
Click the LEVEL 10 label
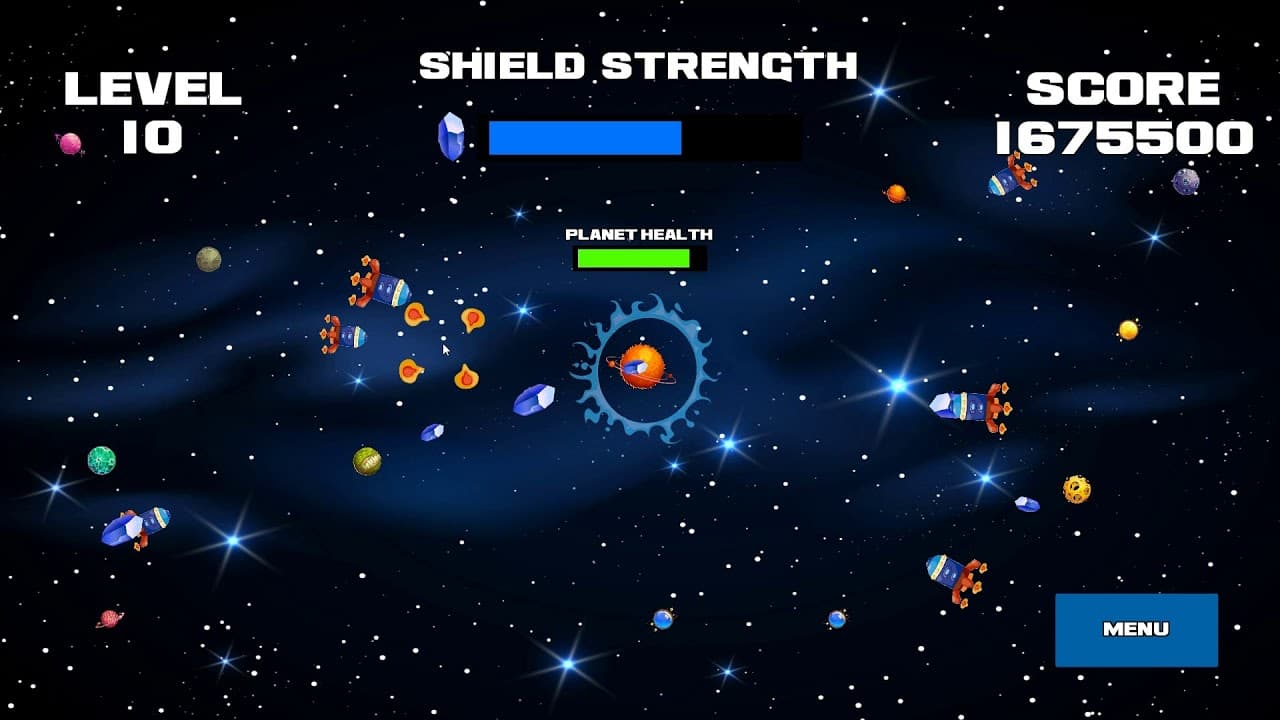click(153, 110)
